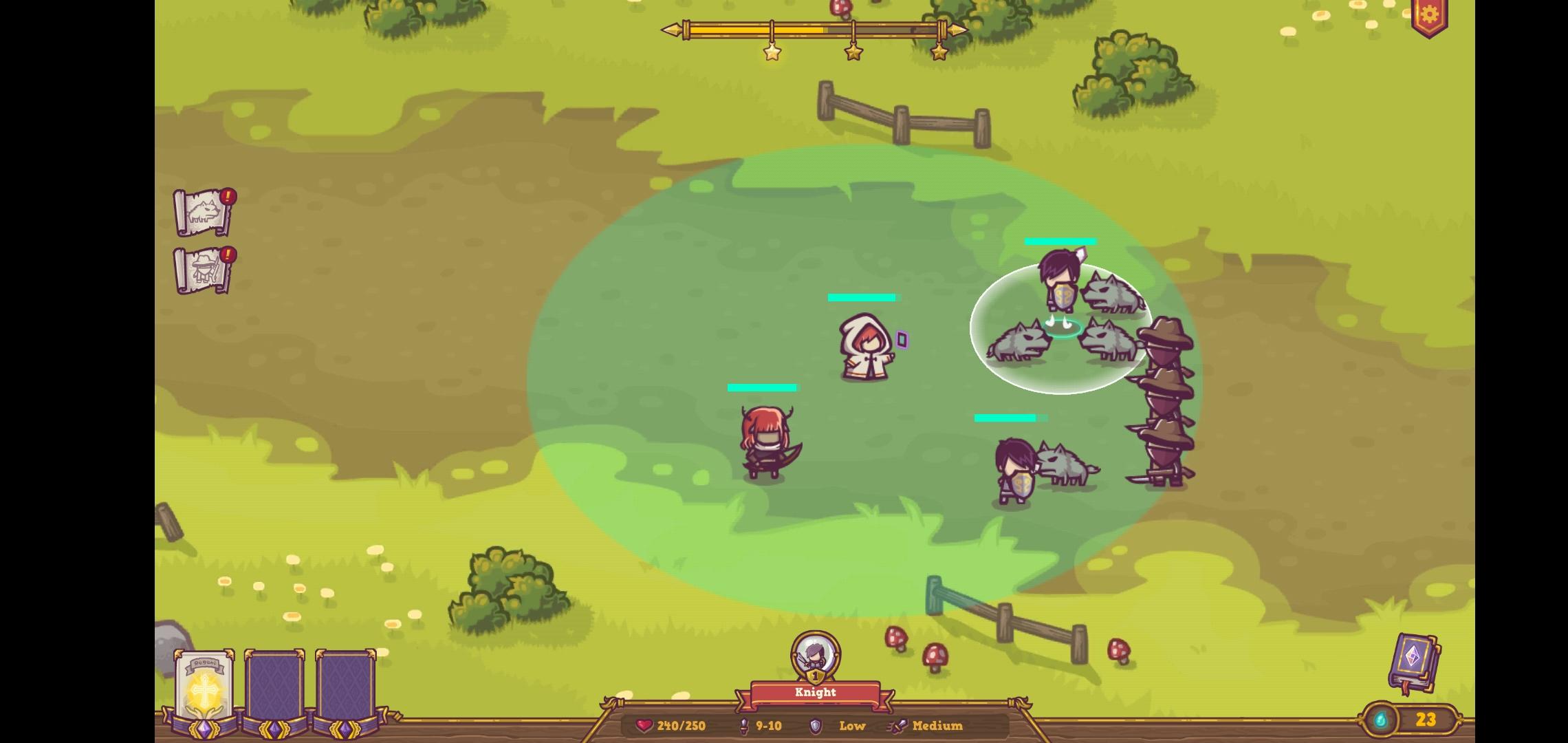The width and height of the screenshot is (1568, 743).
Task: Open the settings gear banner
Action: [x=1429, y=15]
